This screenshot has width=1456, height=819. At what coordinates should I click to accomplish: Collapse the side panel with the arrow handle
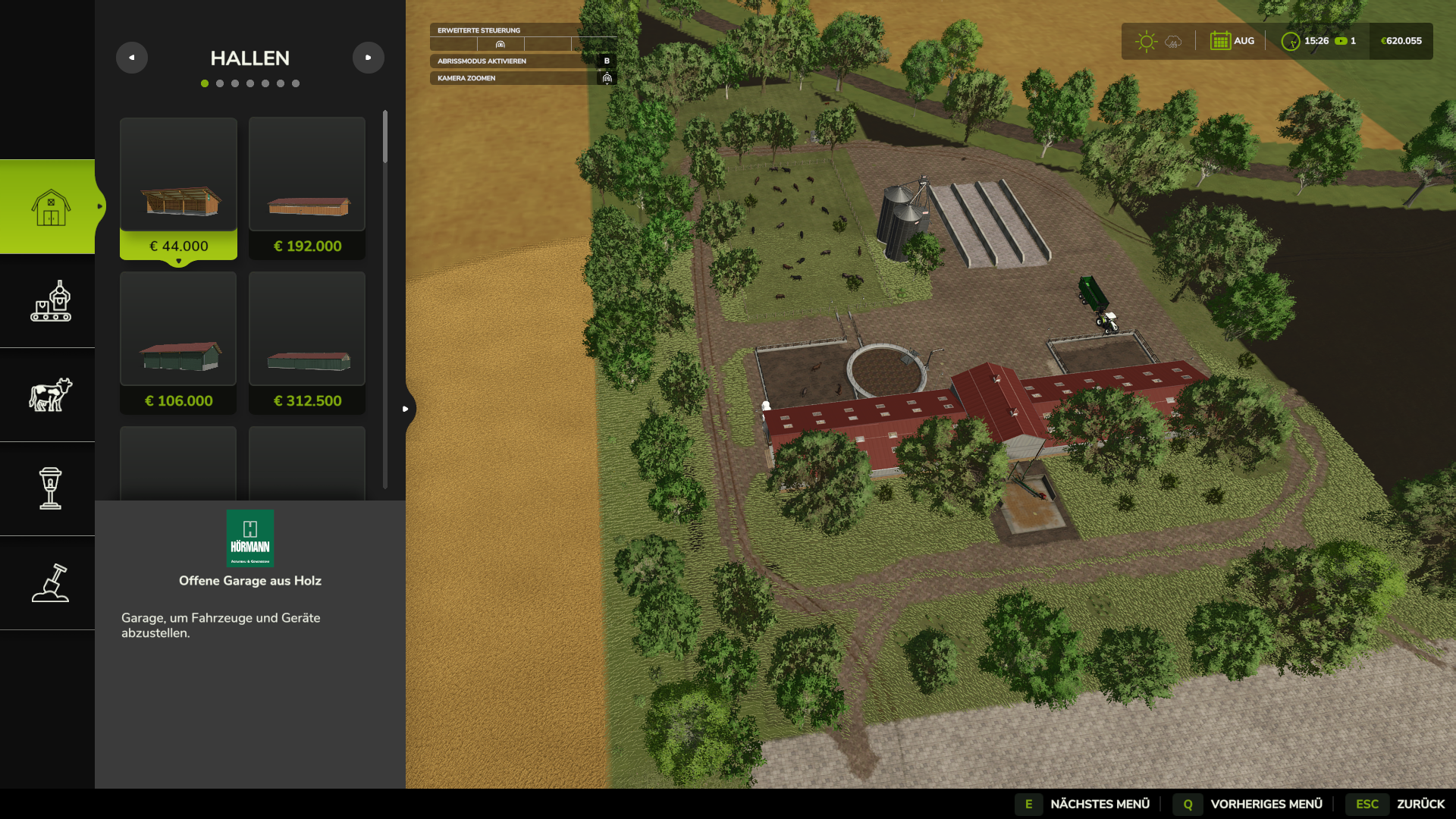(x=406, y=409)
